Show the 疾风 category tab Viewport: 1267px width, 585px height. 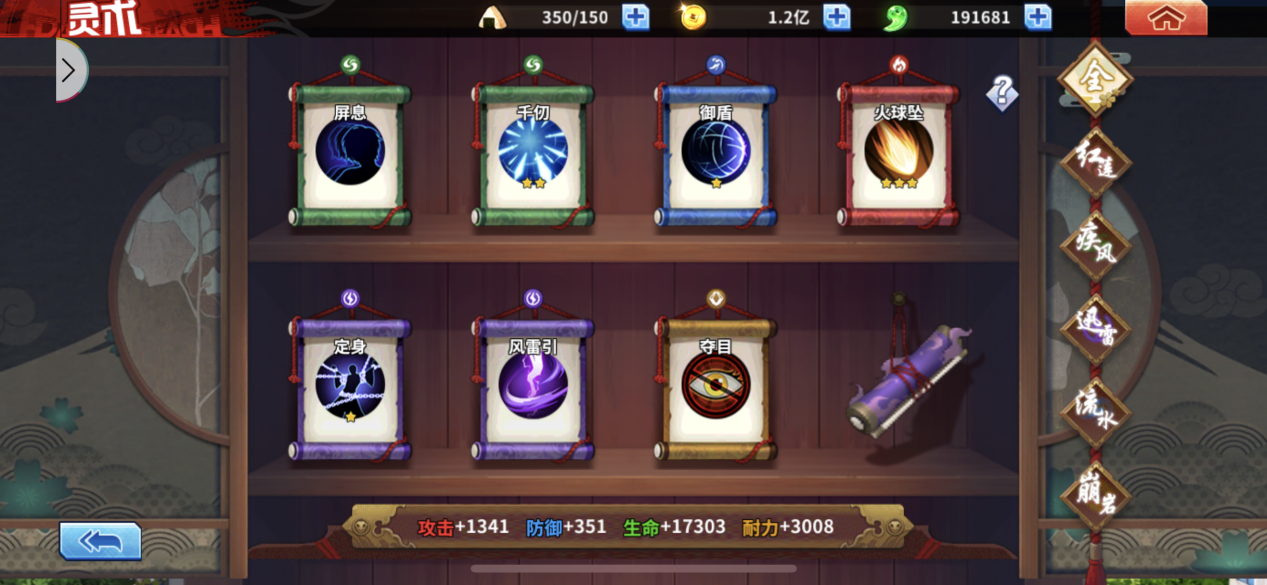pyautogui.click(x=1095, y=245)
